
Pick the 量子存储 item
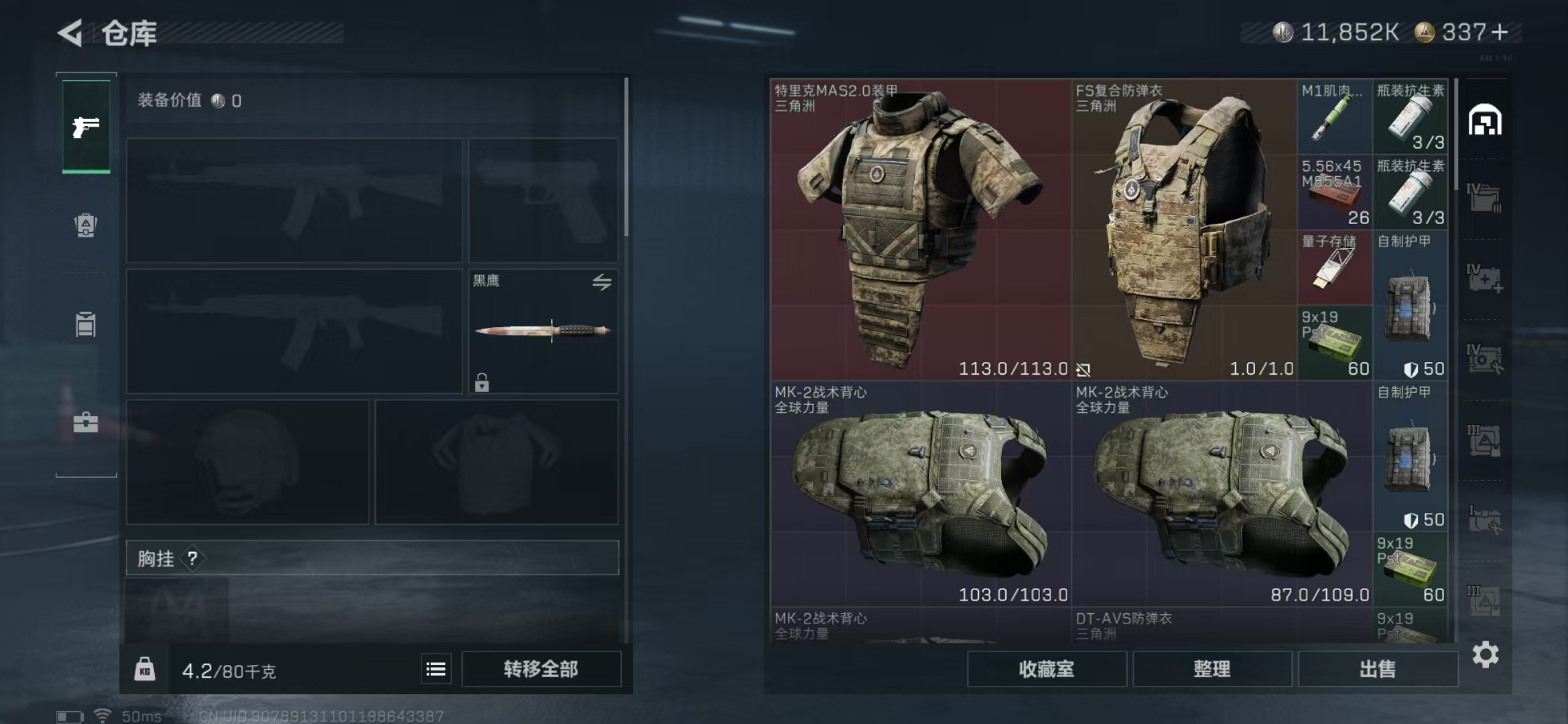coord(1334,267)
